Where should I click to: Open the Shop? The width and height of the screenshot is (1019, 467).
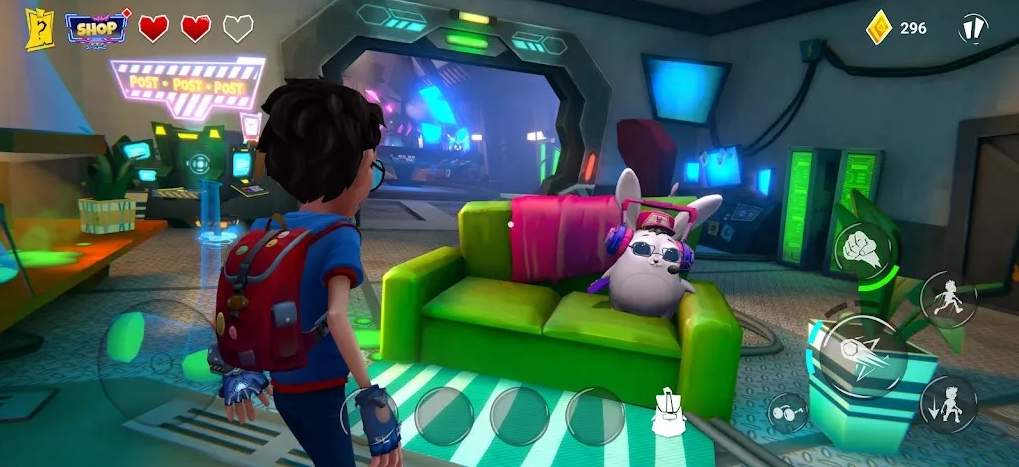click(97, 27)
